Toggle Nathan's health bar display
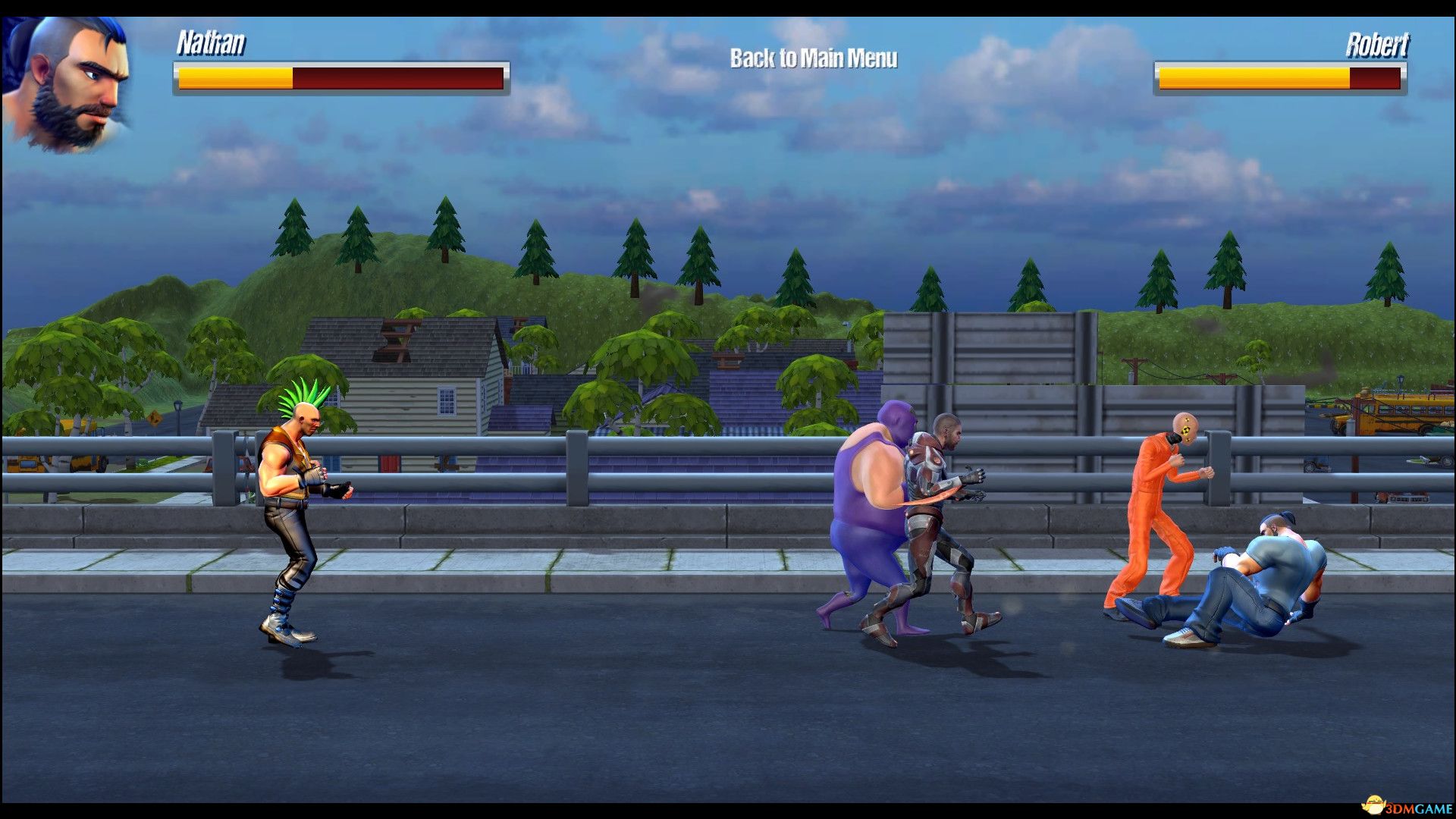The height and width of the screenshot is (819, 1456). tap(341, 76)
